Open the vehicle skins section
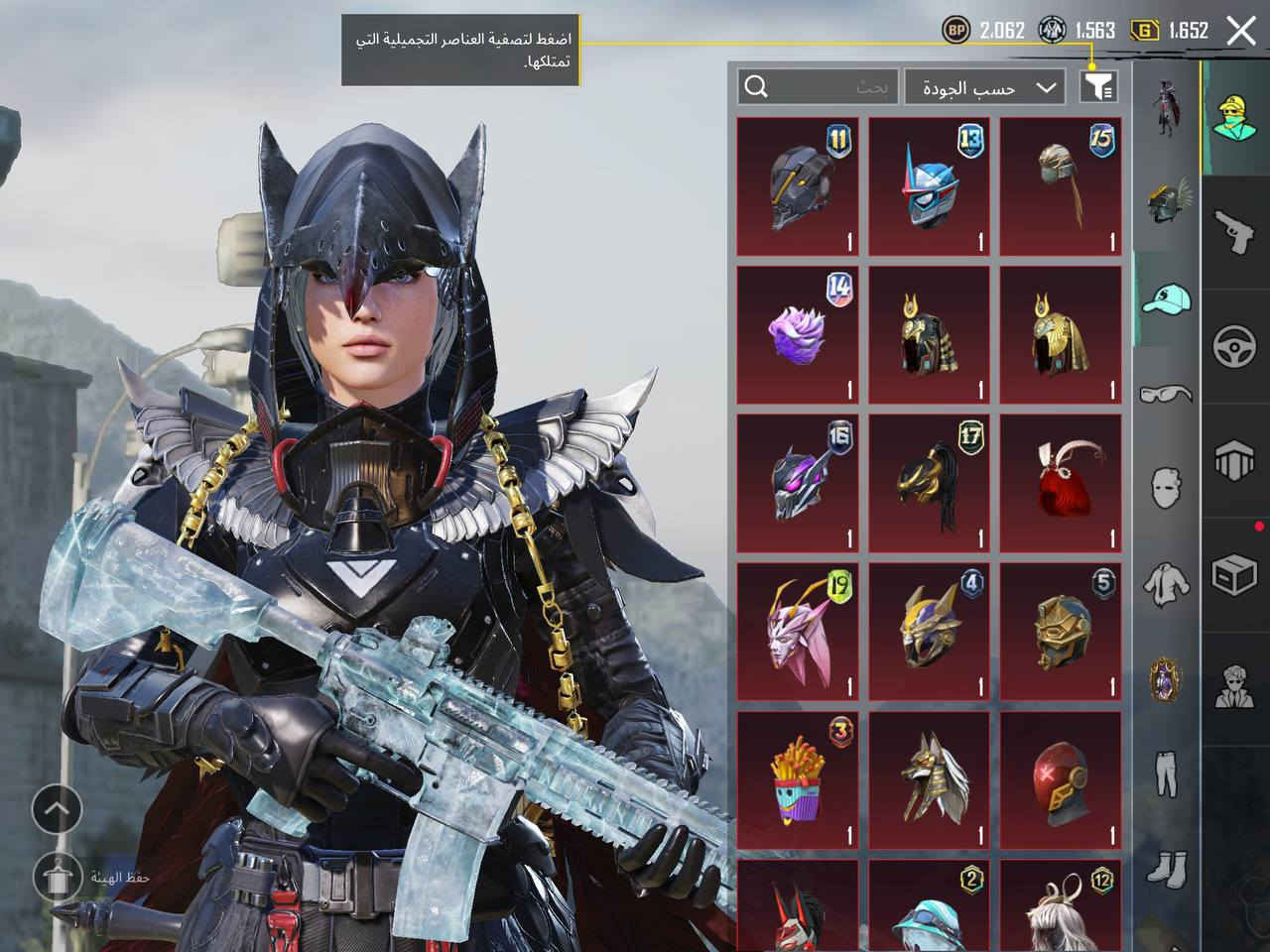This screenshot has width=1270, height=952. click(1236, 347)
